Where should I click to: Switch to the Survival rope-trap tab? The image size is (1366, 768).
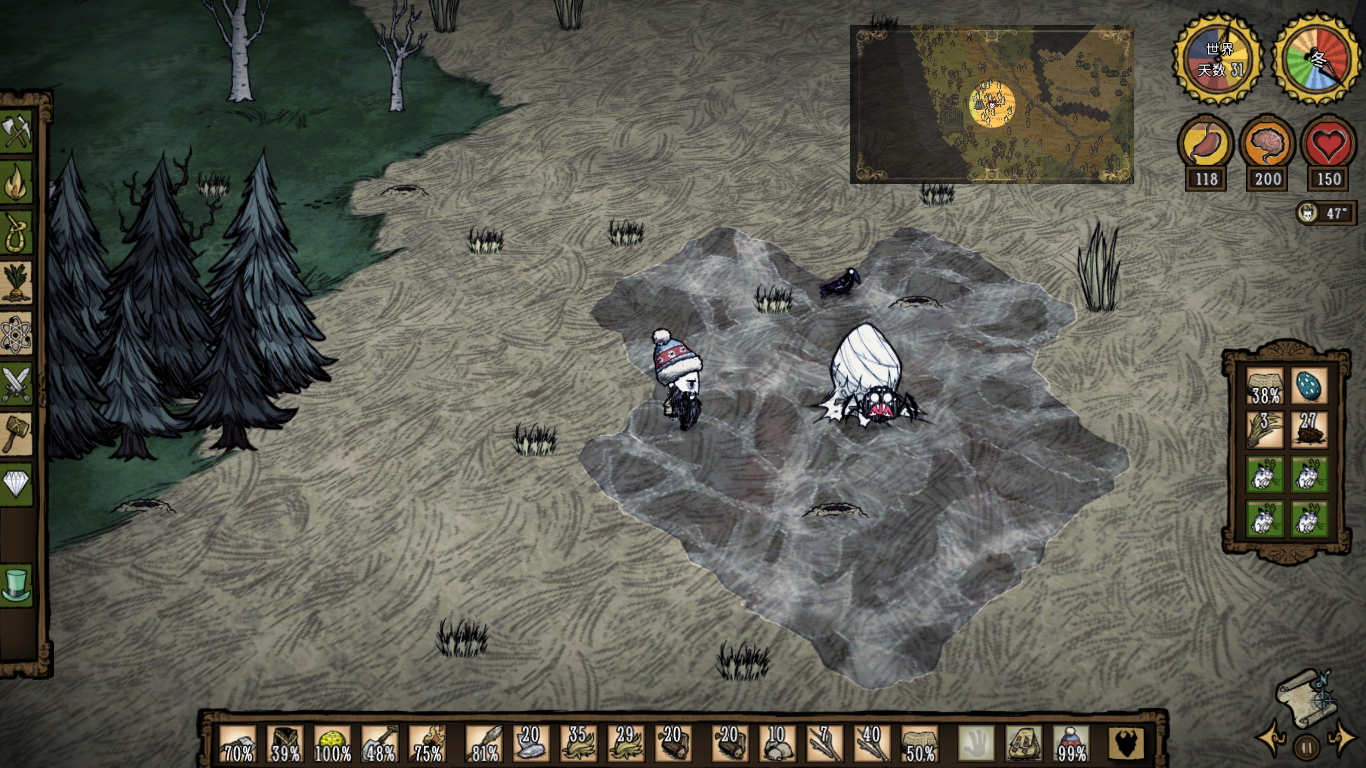[x=17, y=233]
